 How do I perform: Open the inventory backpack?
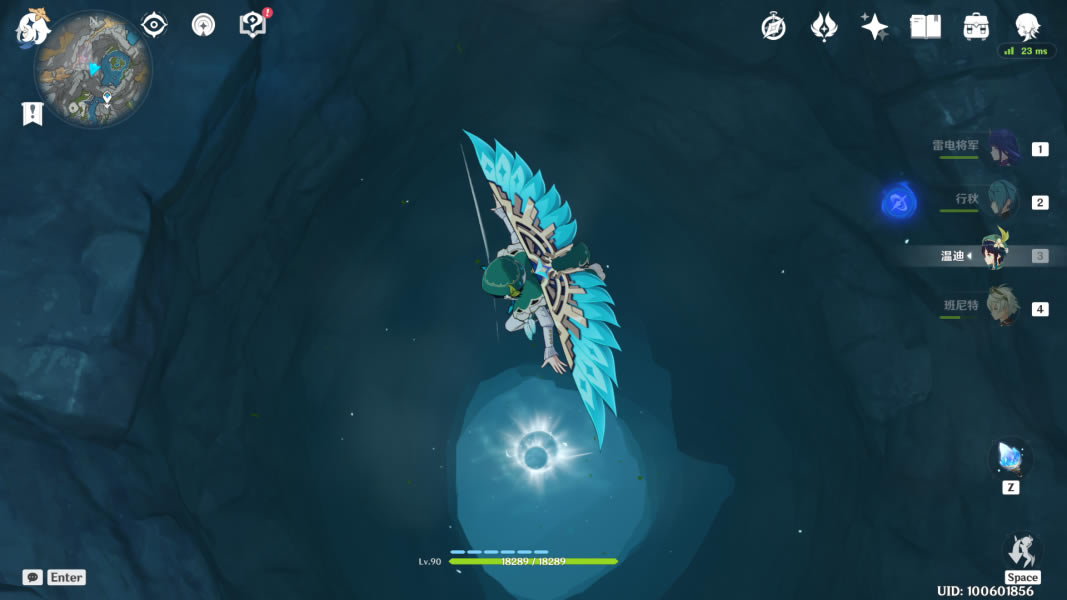[x=976, y=27]
